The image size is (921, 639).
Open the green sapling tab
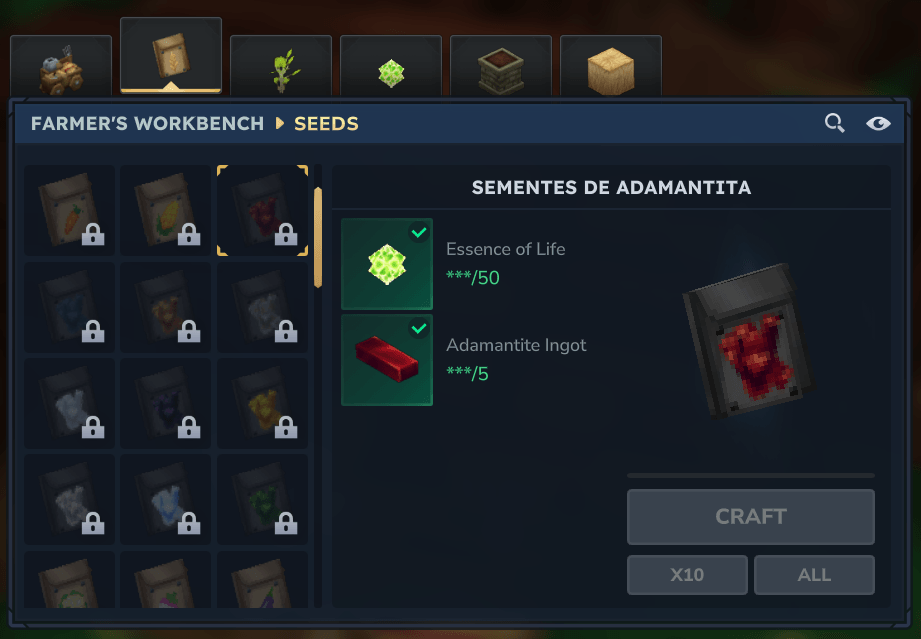(281, 66)
